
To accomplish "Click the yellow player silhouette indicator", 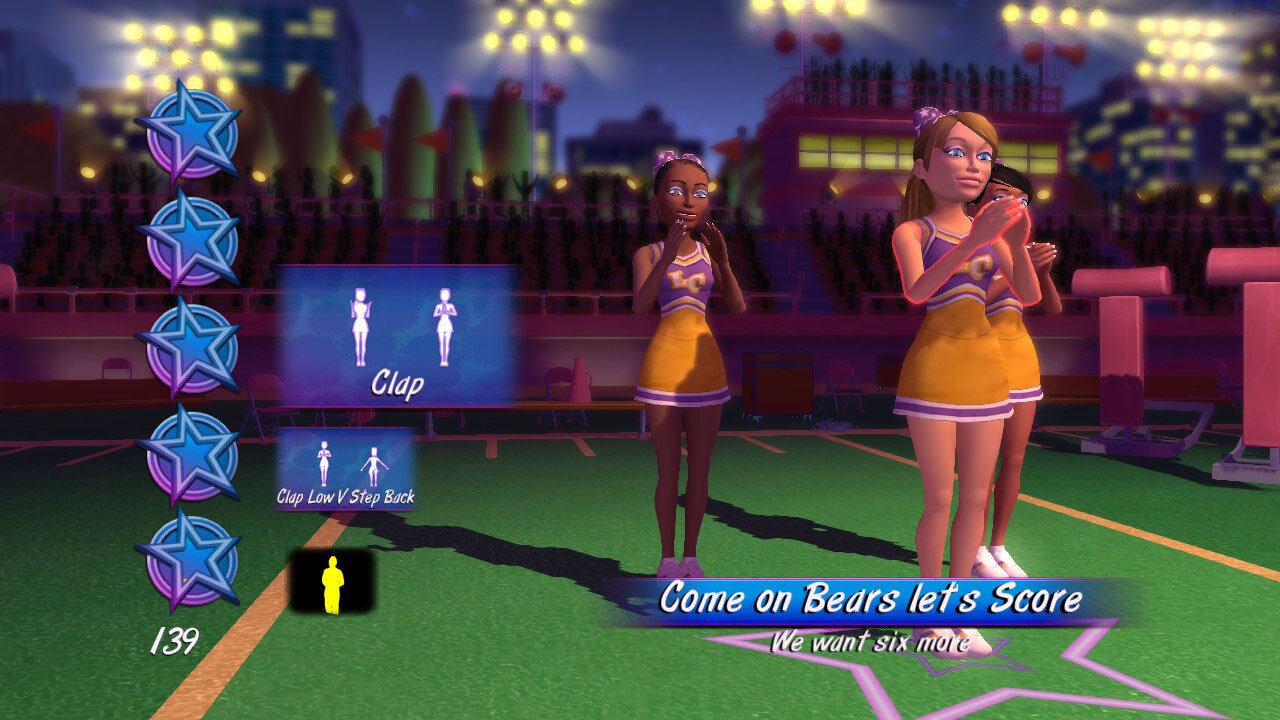I will [x=332, y=583].
